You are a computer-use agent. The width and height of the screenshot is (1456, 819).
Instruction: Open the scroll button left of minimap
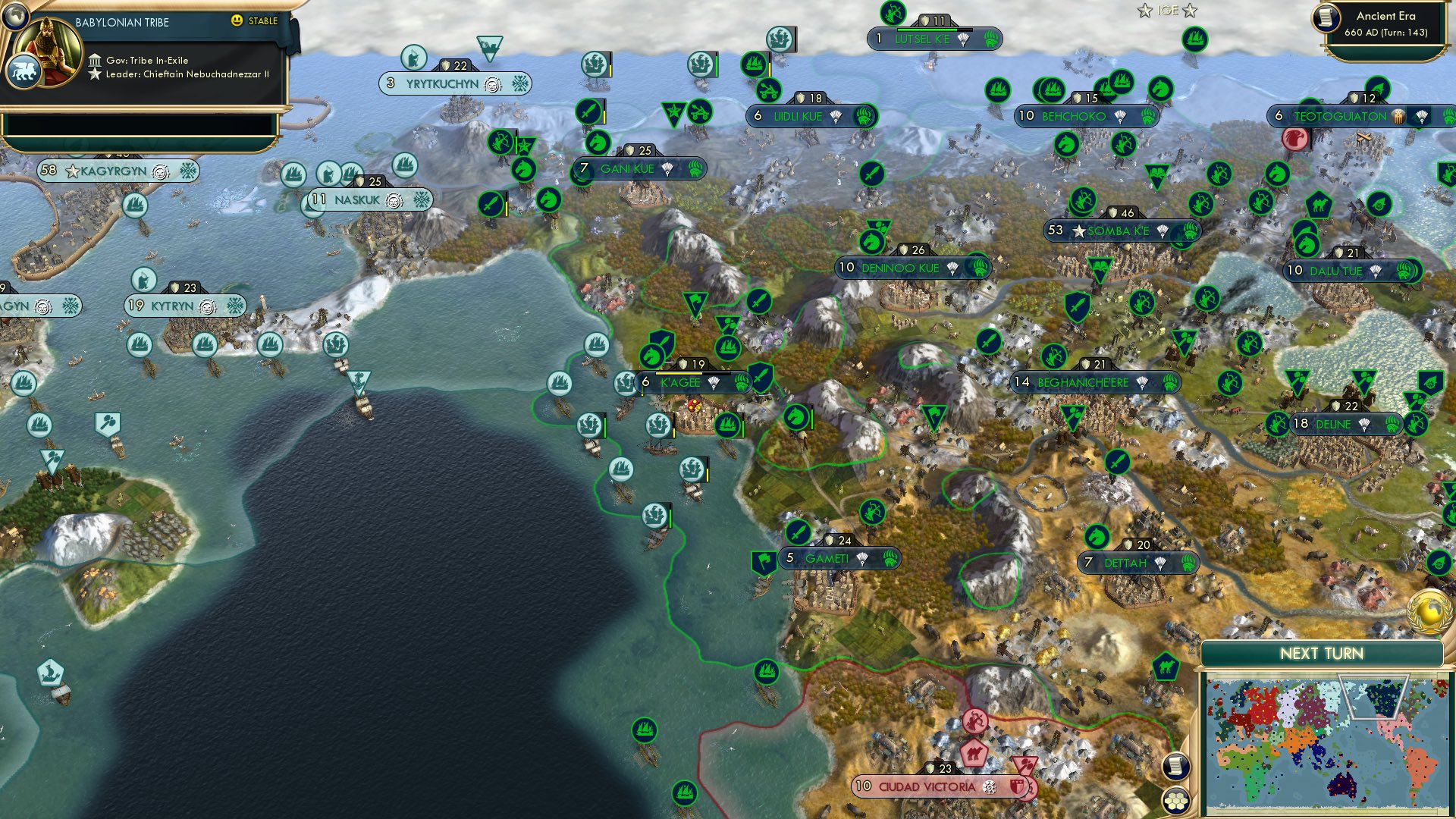[1175, 766]
